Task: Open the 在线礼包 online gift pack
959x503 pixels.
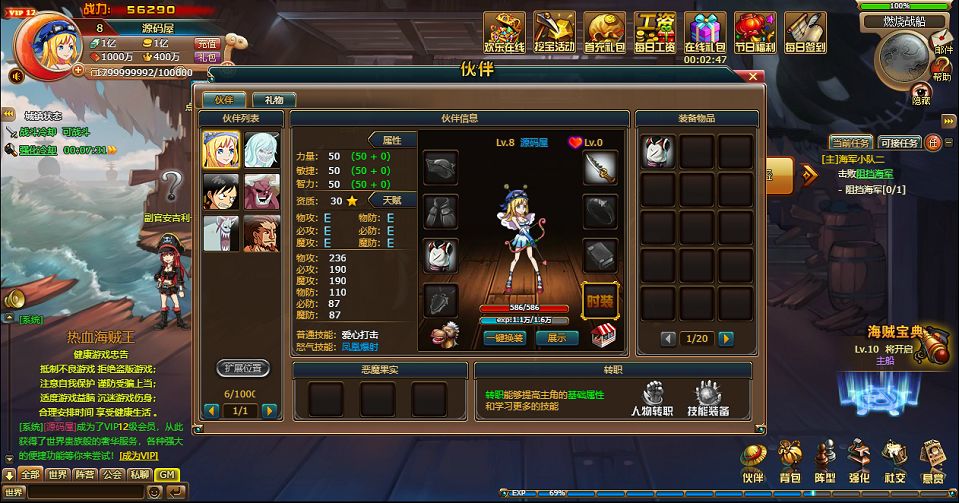Action: pos(706,33)
